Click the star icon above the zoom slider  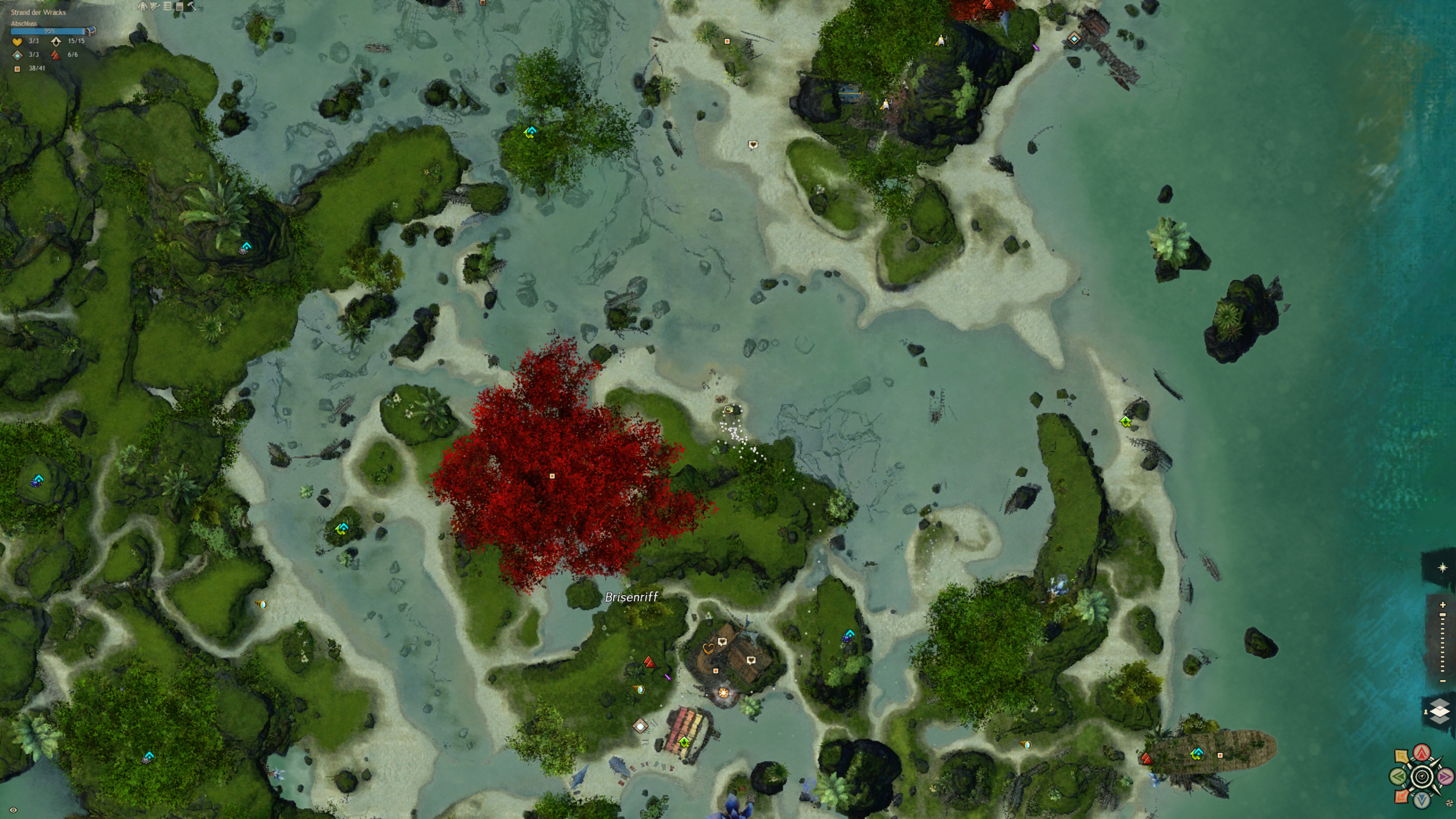pyautogui.click(x=1442, y=568)
